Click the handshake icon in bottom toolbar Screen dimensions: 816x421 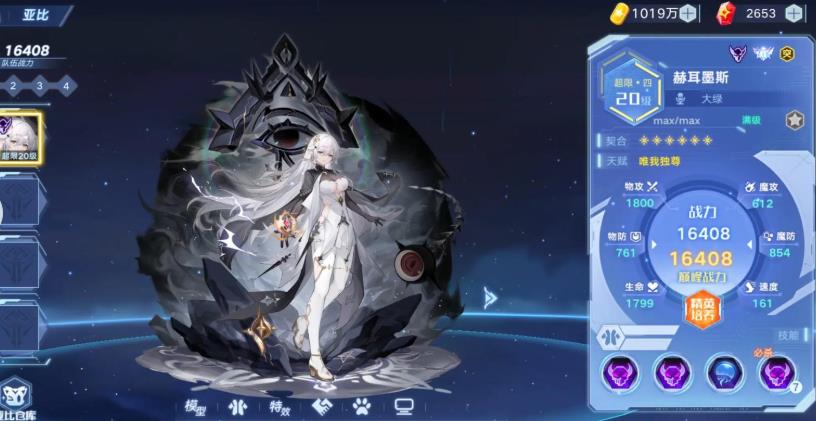pyautogui.click(x=321, y=407)
